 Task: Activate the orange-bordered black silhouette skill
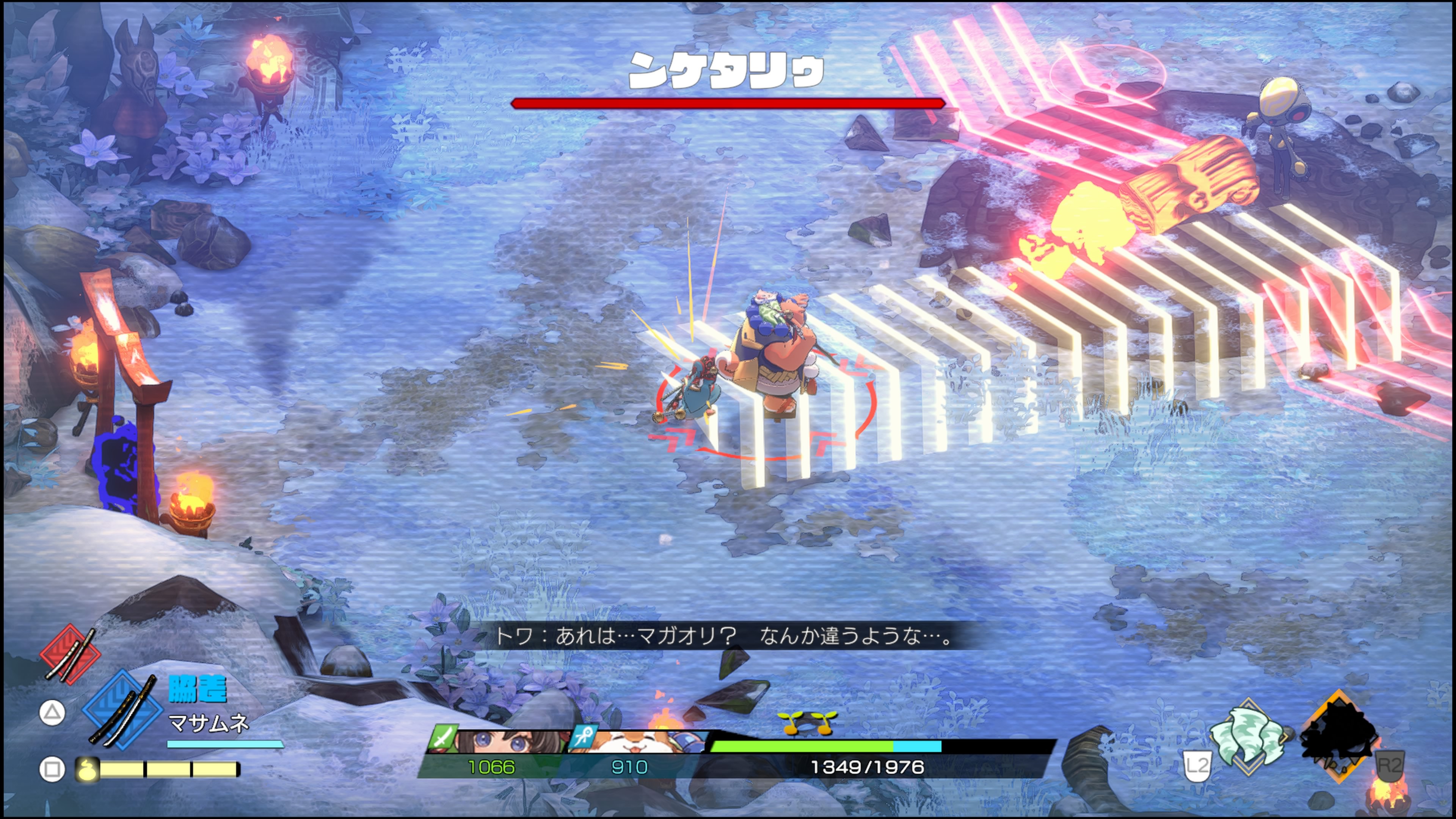(x=1338, y=736)
